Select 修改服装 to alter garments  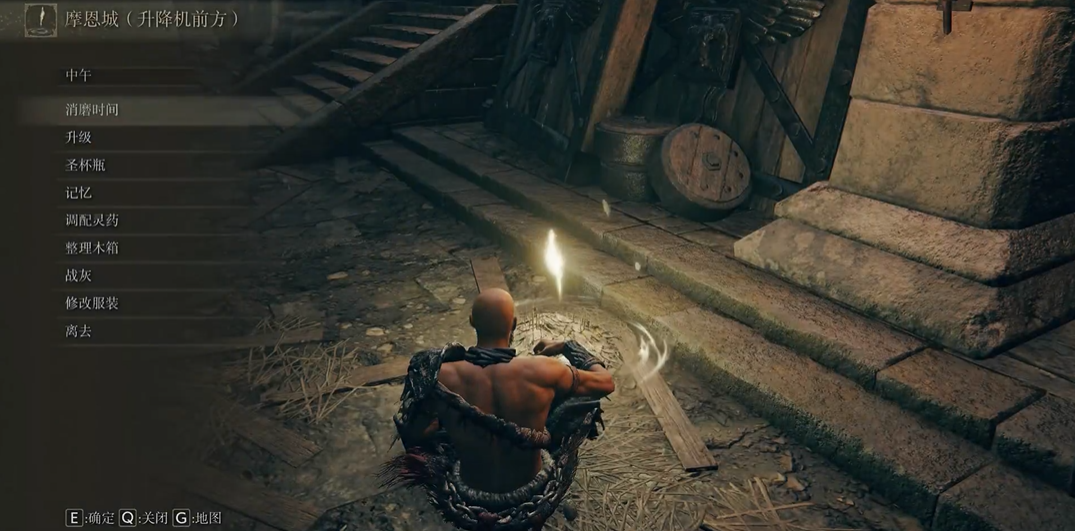(x=92, y=302)
